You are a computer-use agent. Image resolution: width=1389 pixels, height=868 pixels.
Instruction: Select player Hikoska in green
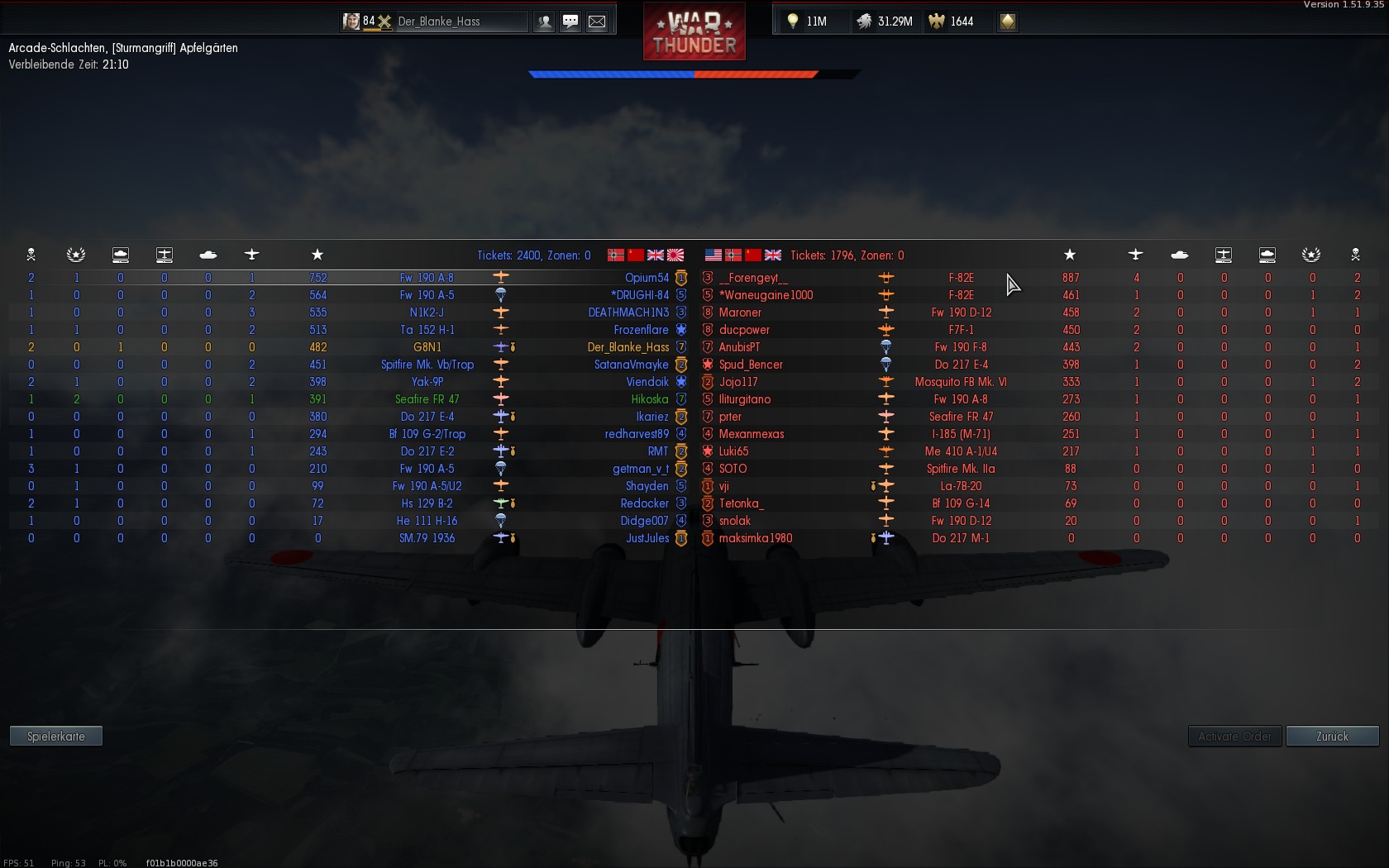click(650, 399)
